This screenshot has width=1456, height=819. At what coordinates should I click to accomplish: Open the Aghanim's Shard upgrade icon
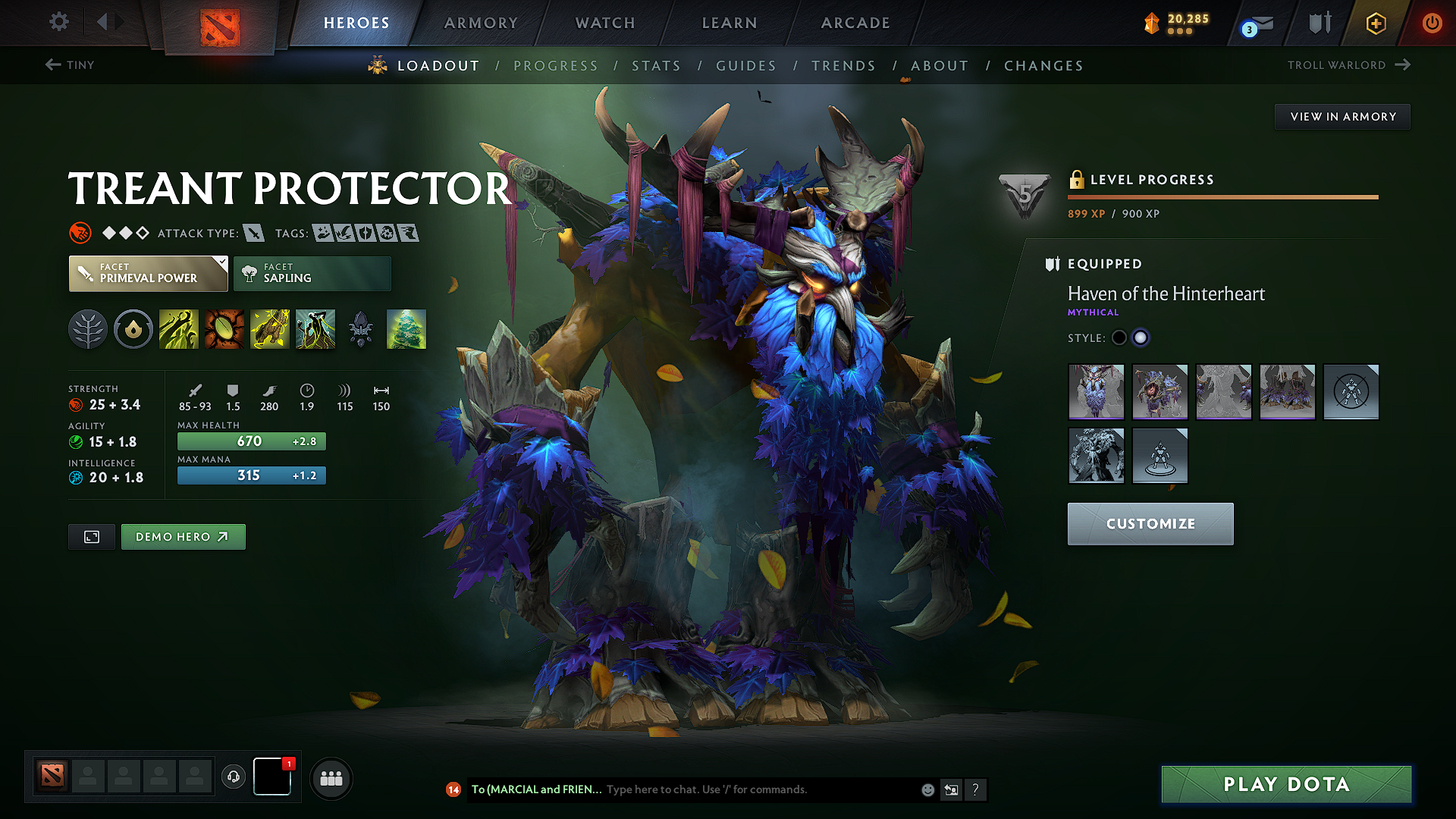pos(361,329)
